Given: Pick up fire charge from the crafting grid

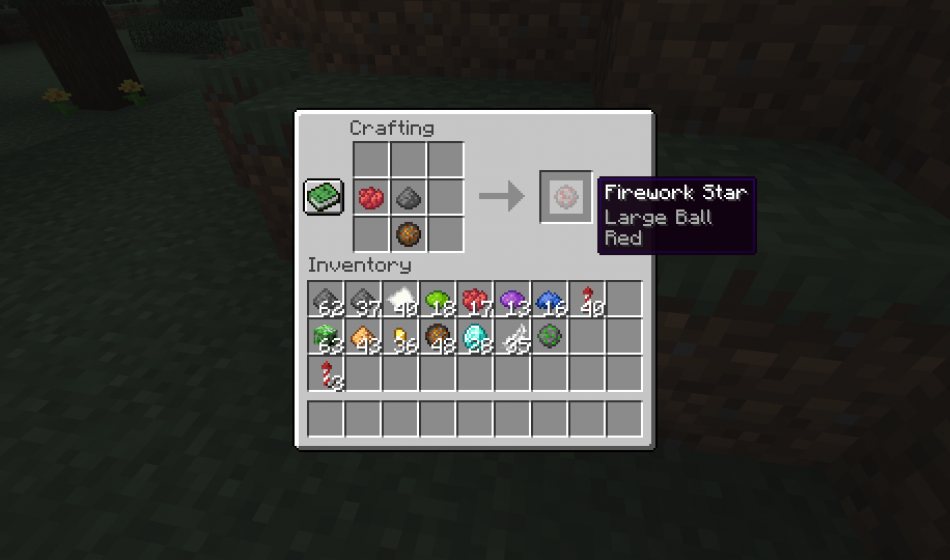Looking at the screenshot, I should point(408,234).
